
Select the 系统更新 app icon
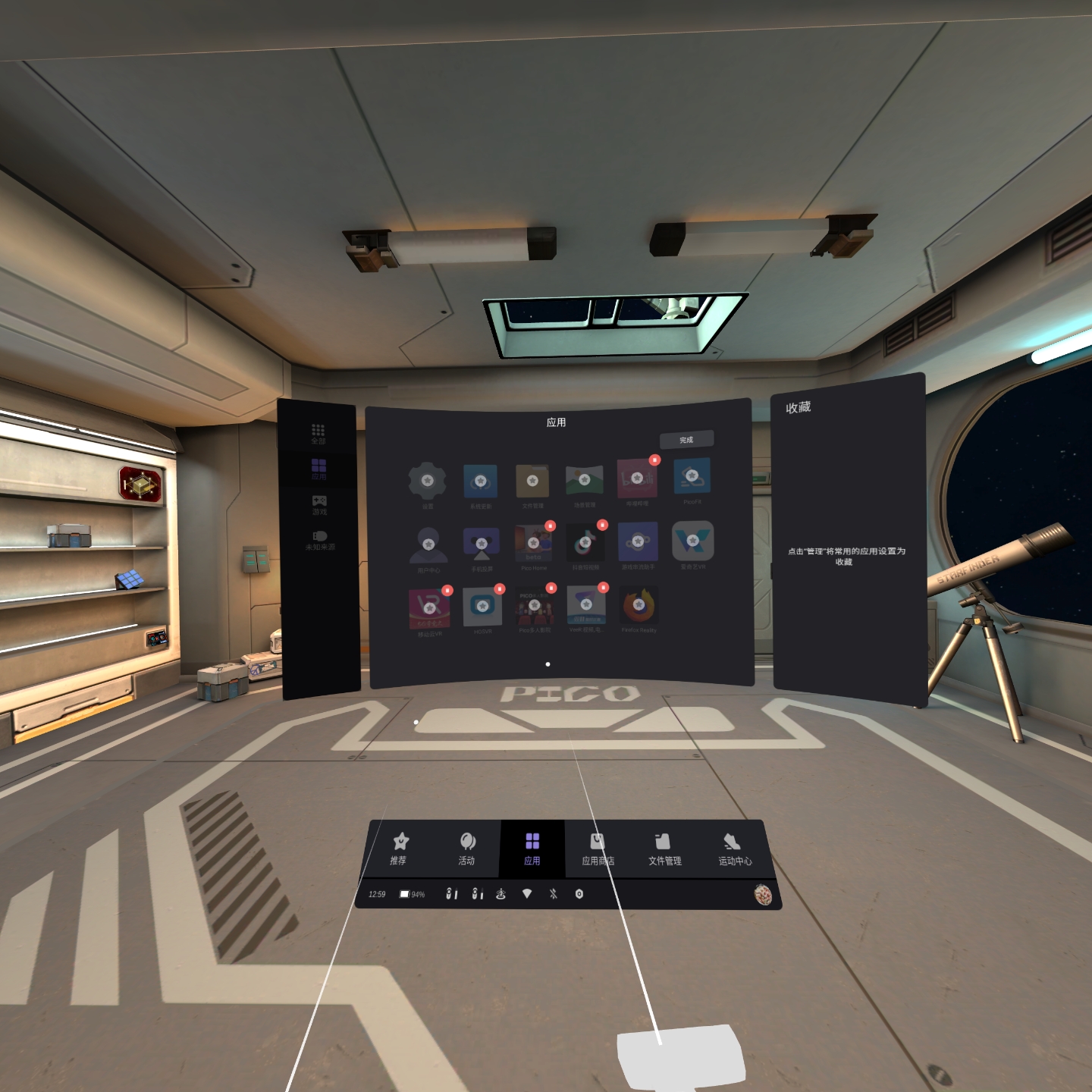[480, 482]
